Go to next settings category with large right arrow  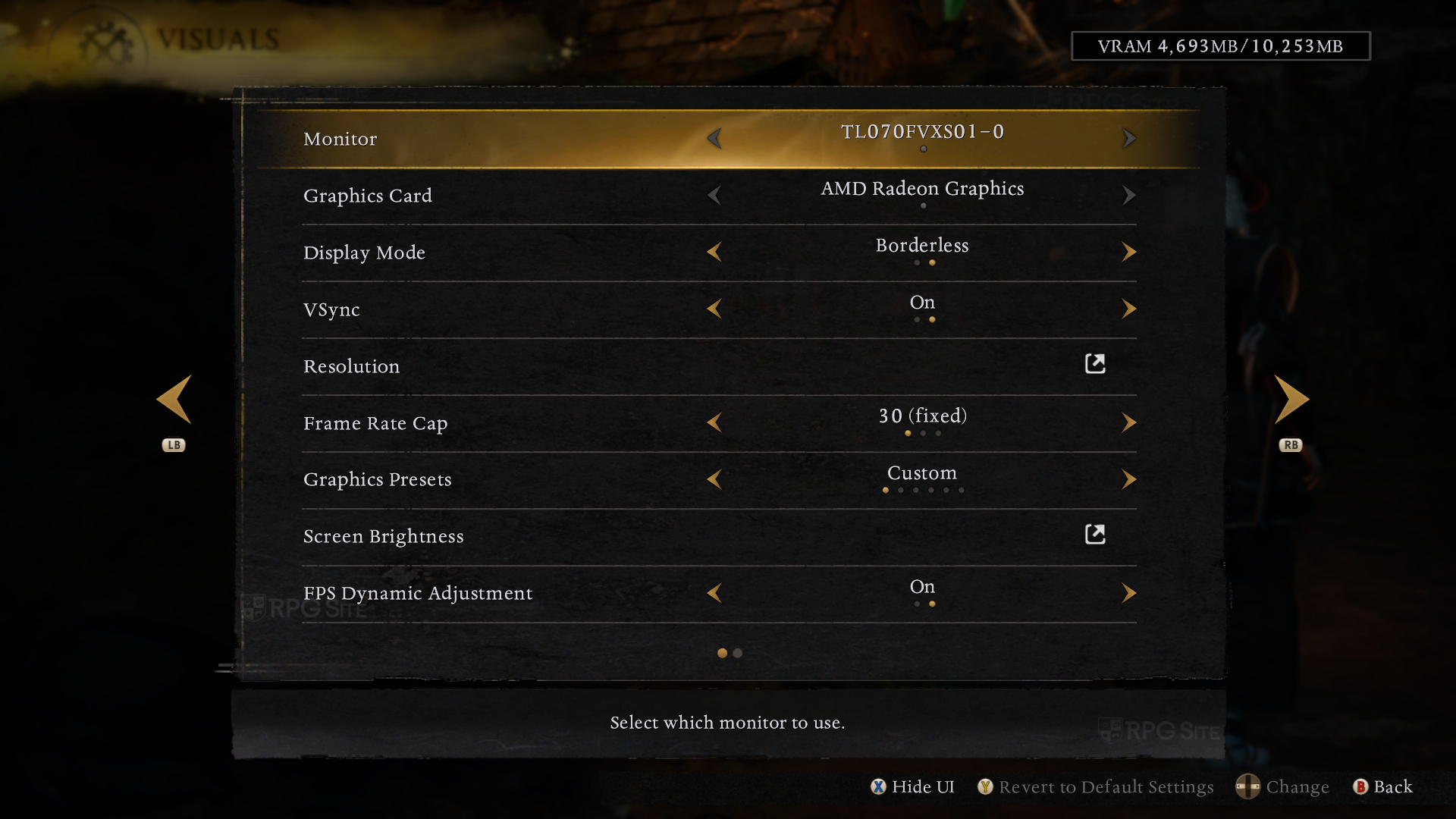pos(1291,399)
